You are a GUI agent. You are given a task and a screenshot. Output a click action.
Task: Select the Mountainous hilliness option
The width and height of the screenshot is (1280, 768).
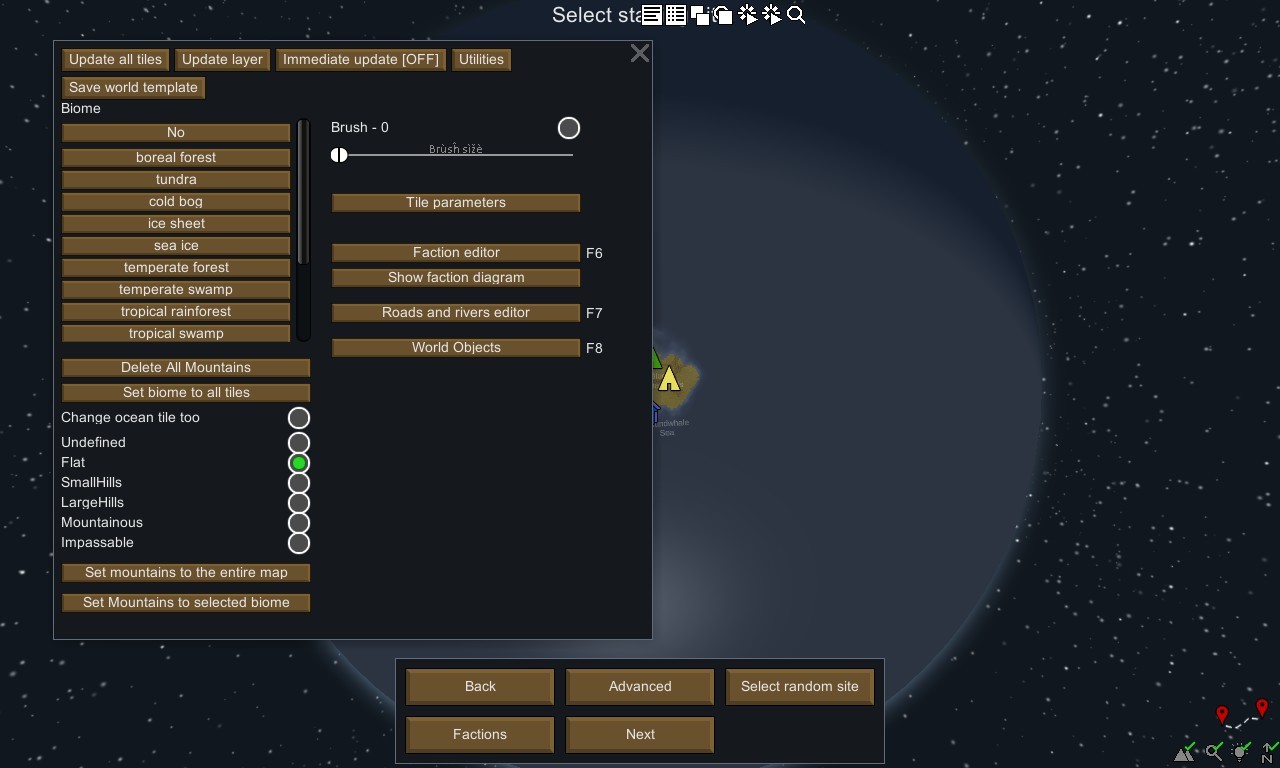298,523
